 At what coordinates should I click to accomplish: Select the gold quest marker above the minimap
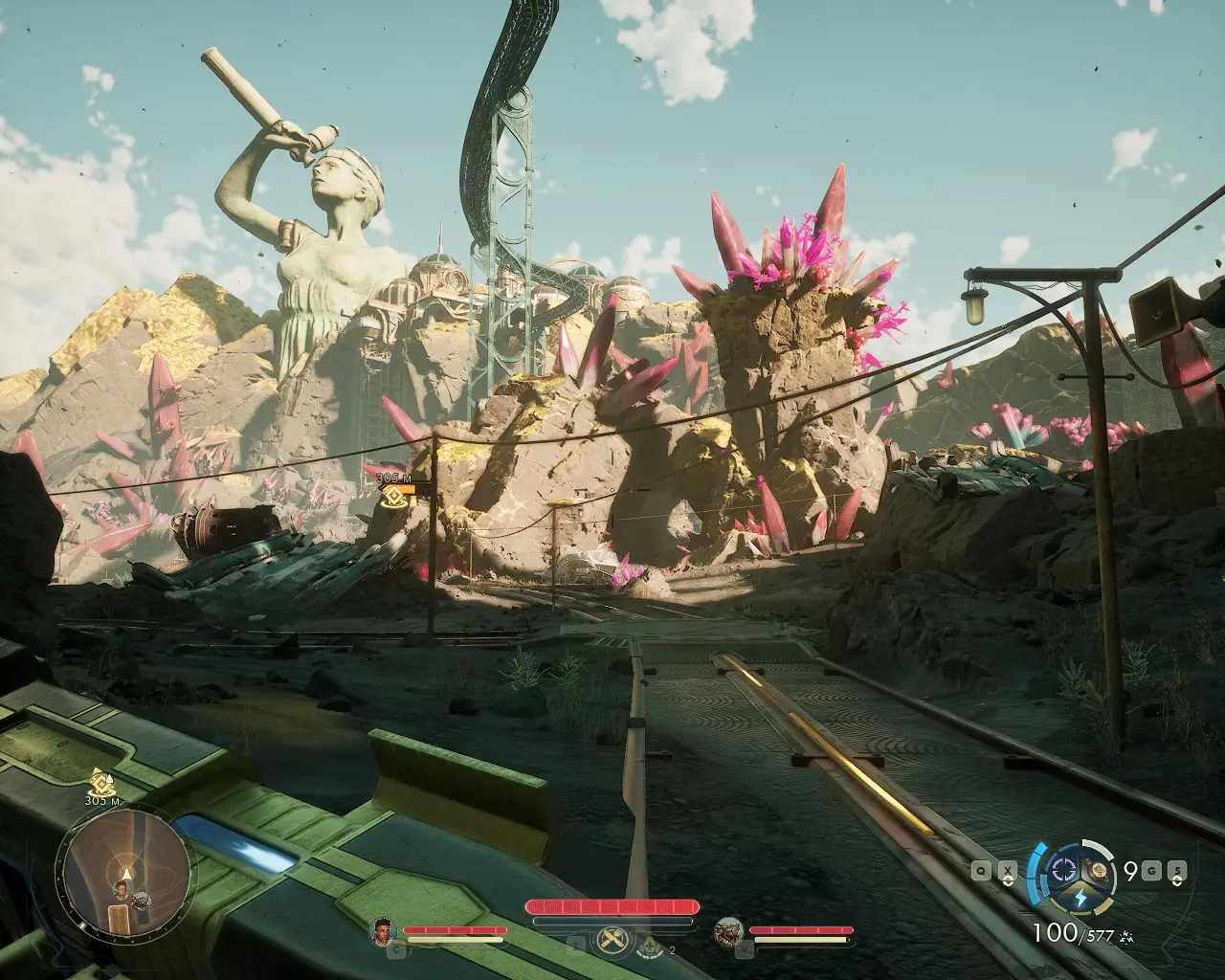[98, 780]
